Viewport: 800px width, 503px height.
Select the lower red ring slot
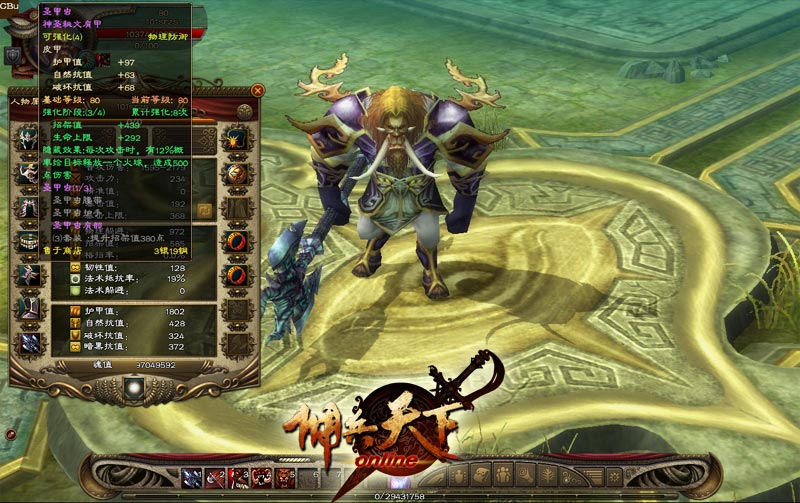click(238, 275)
